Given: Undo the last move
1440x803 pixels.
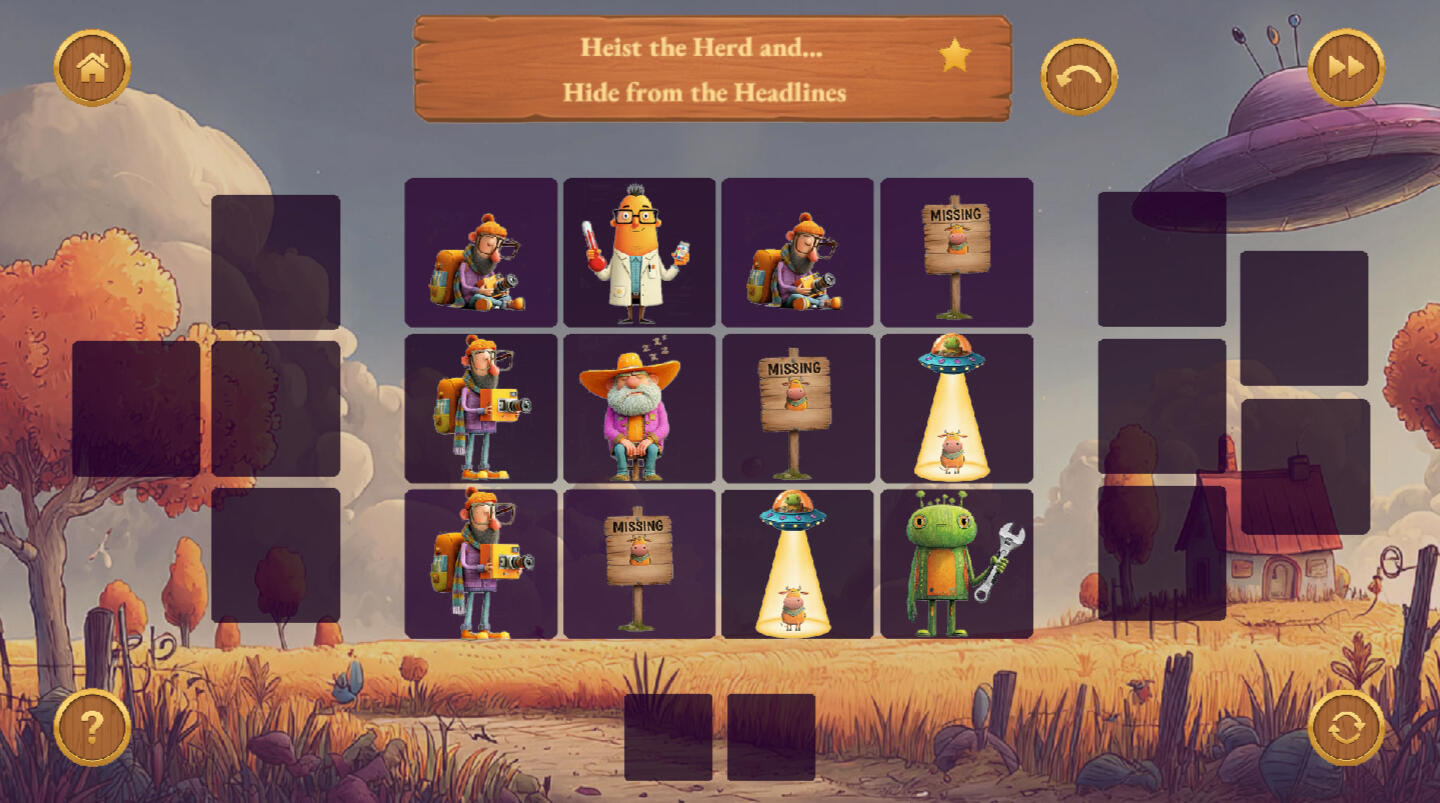Looking at the screenshot, I should point(1079,76).
